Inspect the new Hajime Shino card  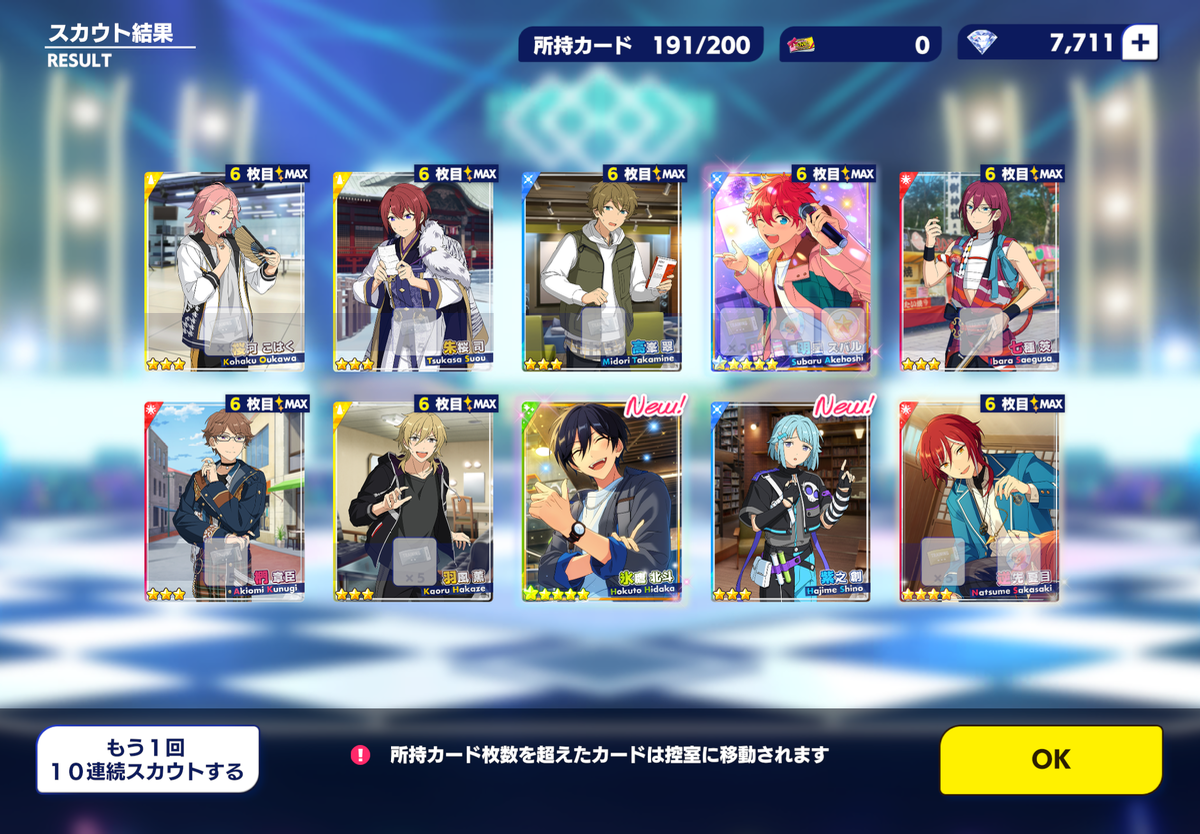coord(790,502)
